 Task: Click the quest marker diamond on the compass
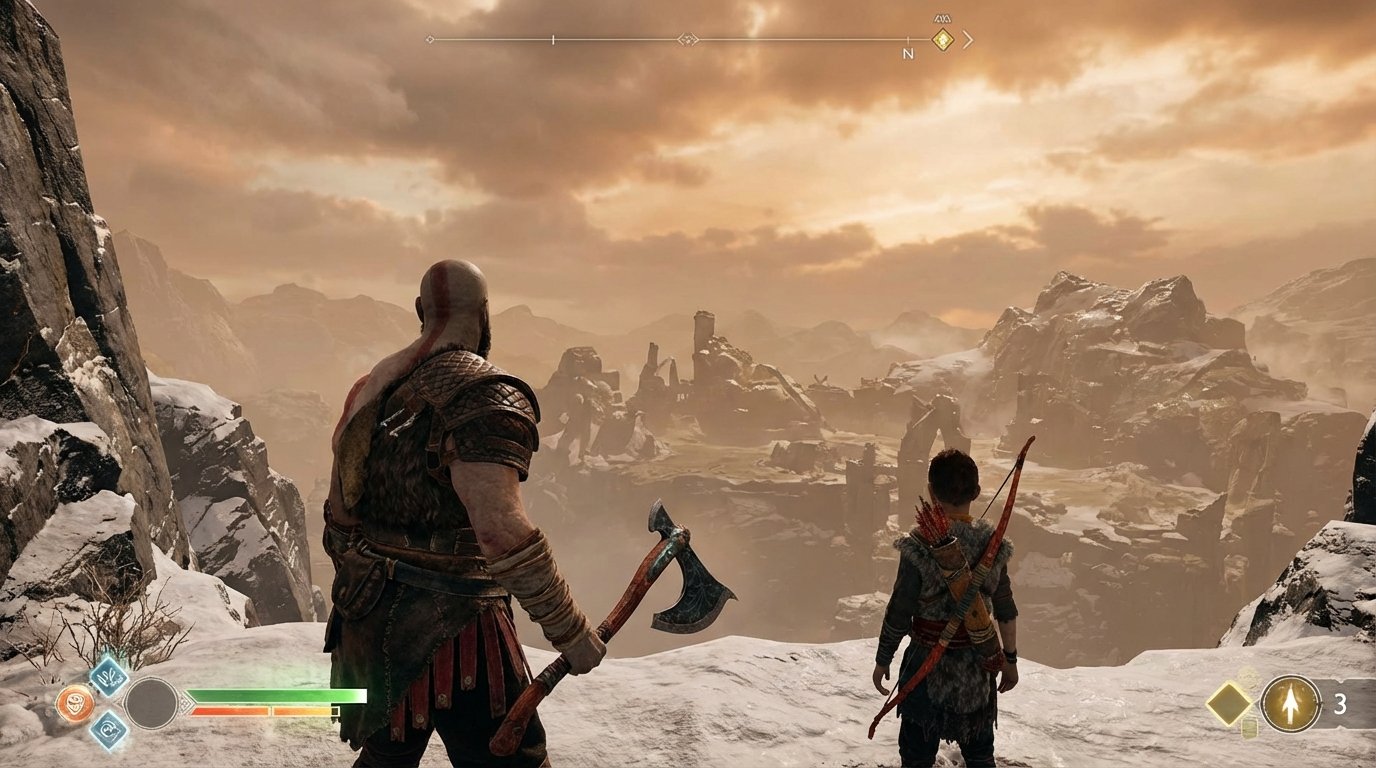pyautogui.click(x=941, y=39)
